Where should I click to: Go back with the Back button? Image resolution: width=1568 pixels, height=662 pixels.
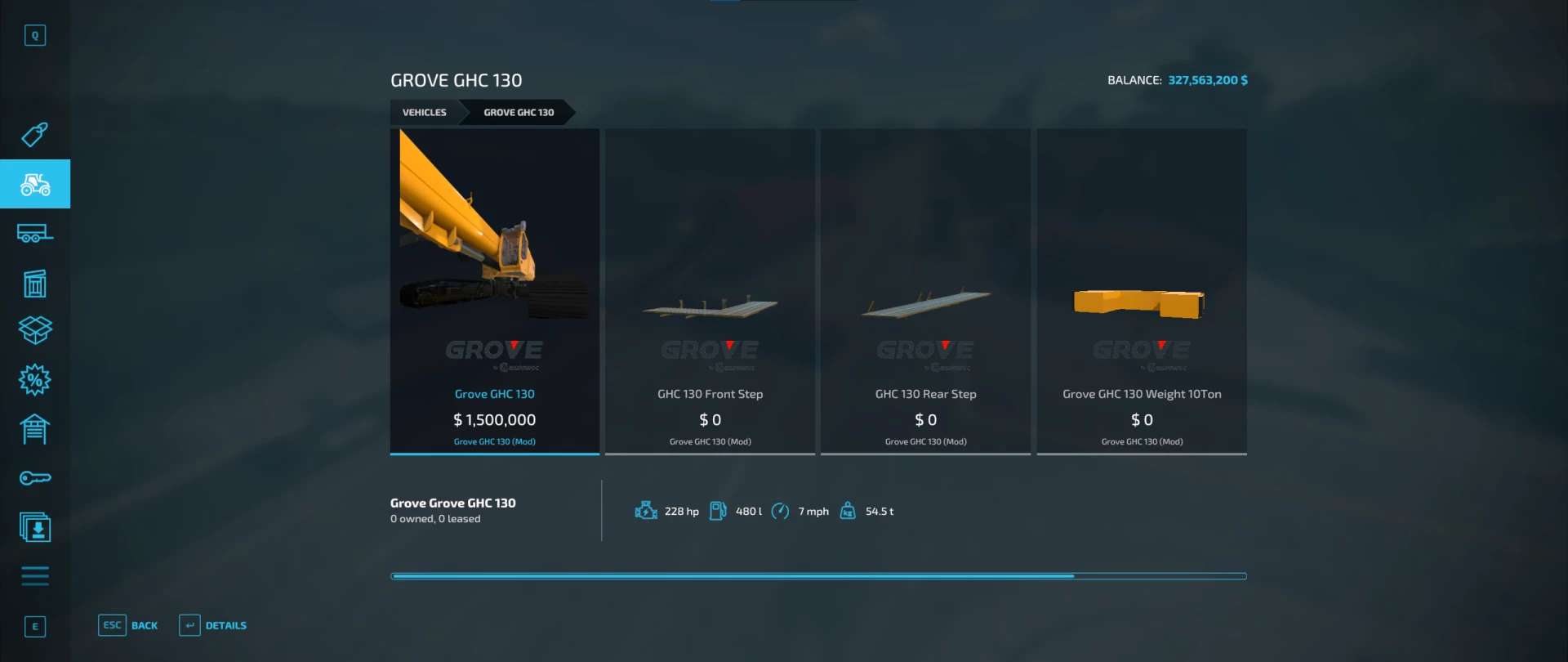(129, 626)
